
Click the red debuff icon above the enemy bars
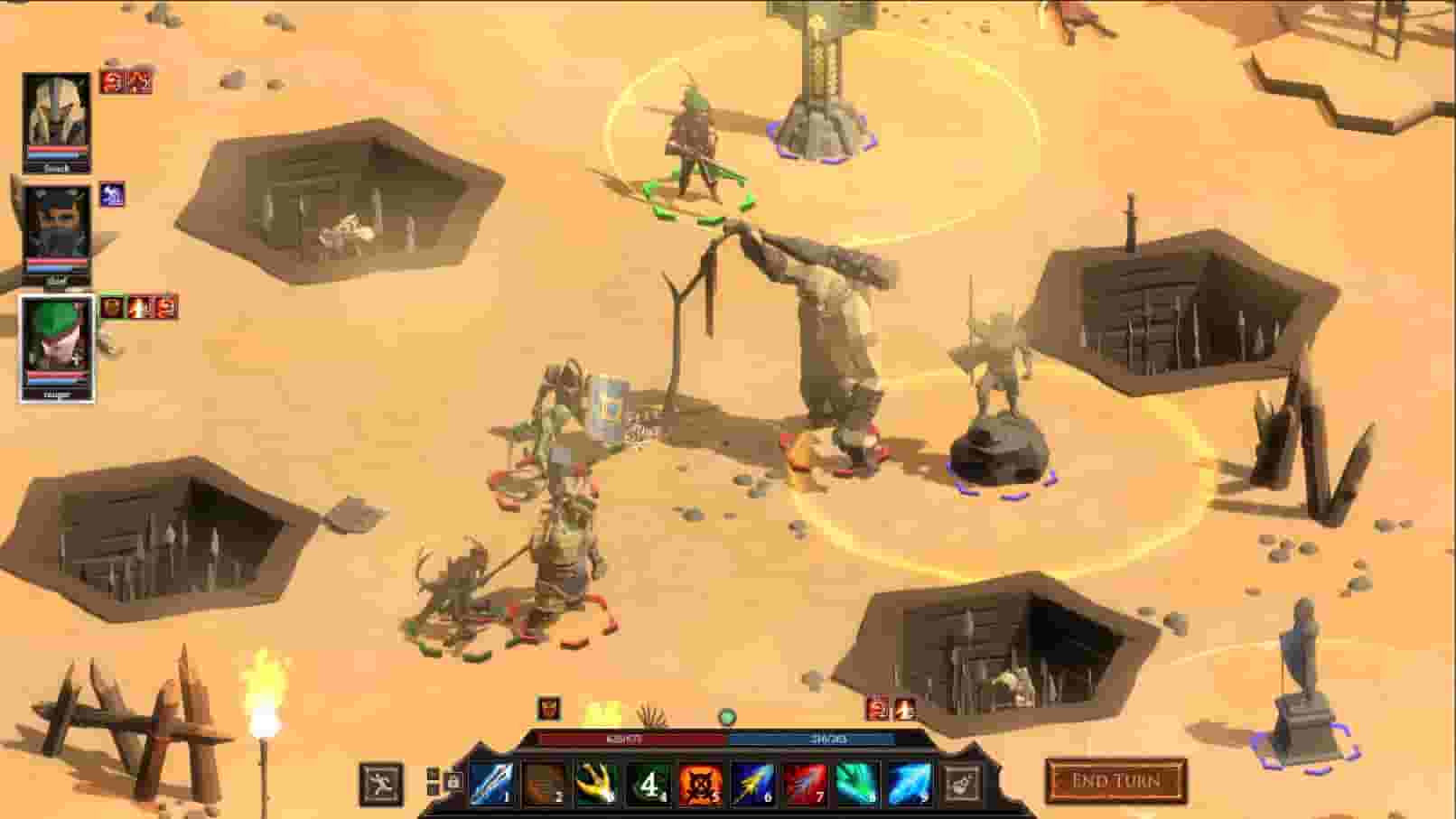tap(877, 710)
